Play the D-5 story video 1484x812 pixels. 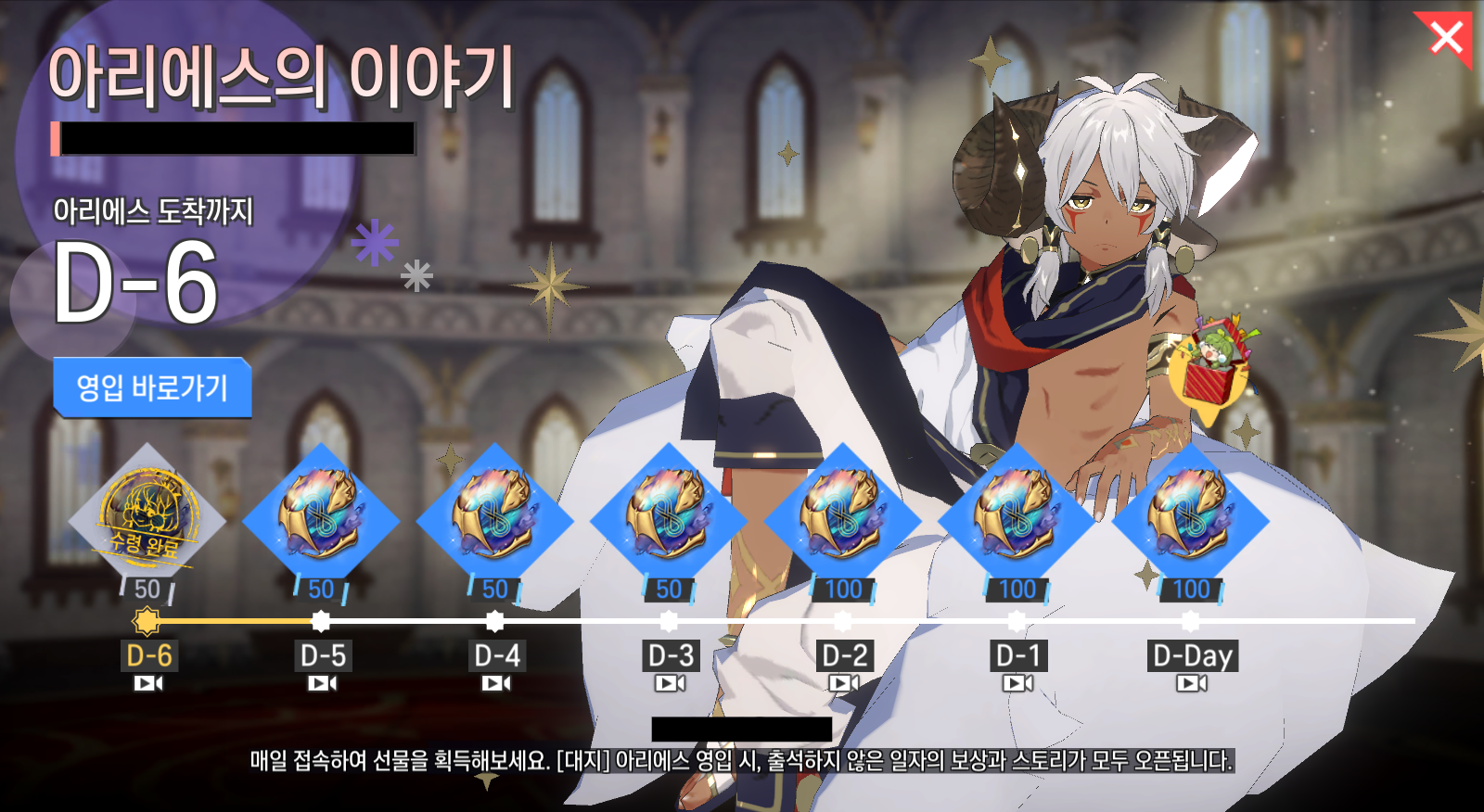tap(323, 684)
